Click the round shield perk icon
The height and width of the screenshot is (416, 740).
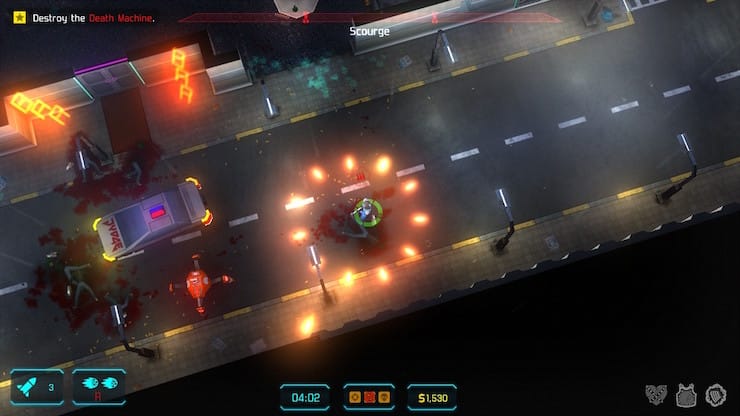coord(715,395)
